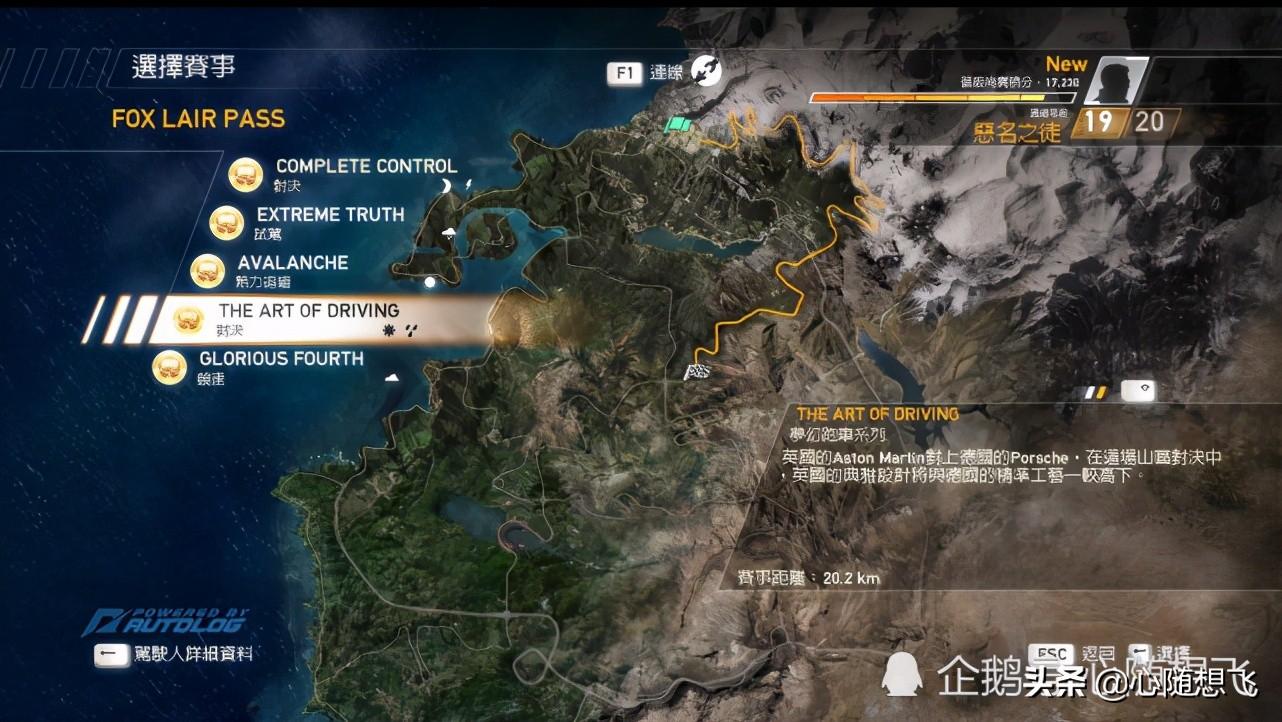Click the green start flag map marker
Screen dimensions: 1282x722
click(681, 124)
